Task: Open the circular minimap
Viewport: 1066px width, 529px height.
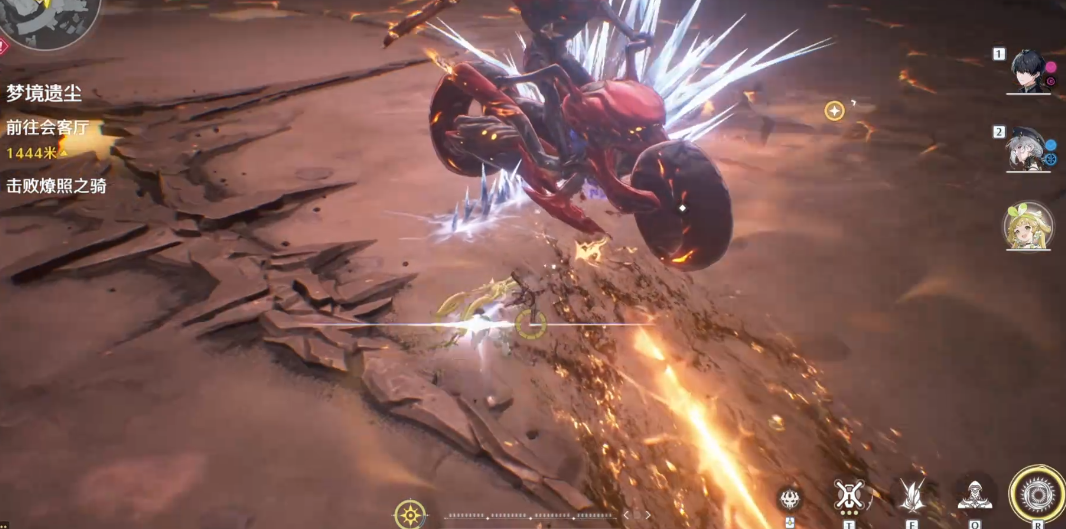Action: click(x=50, y=20)
